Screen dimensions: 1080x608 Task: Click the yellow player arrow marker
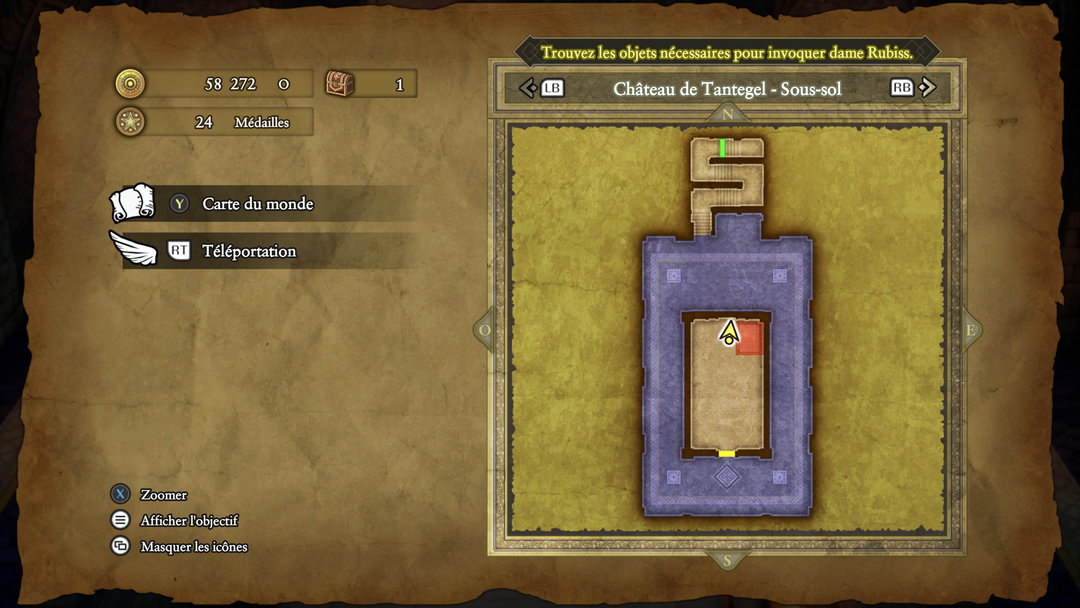[x=729, y=332]
